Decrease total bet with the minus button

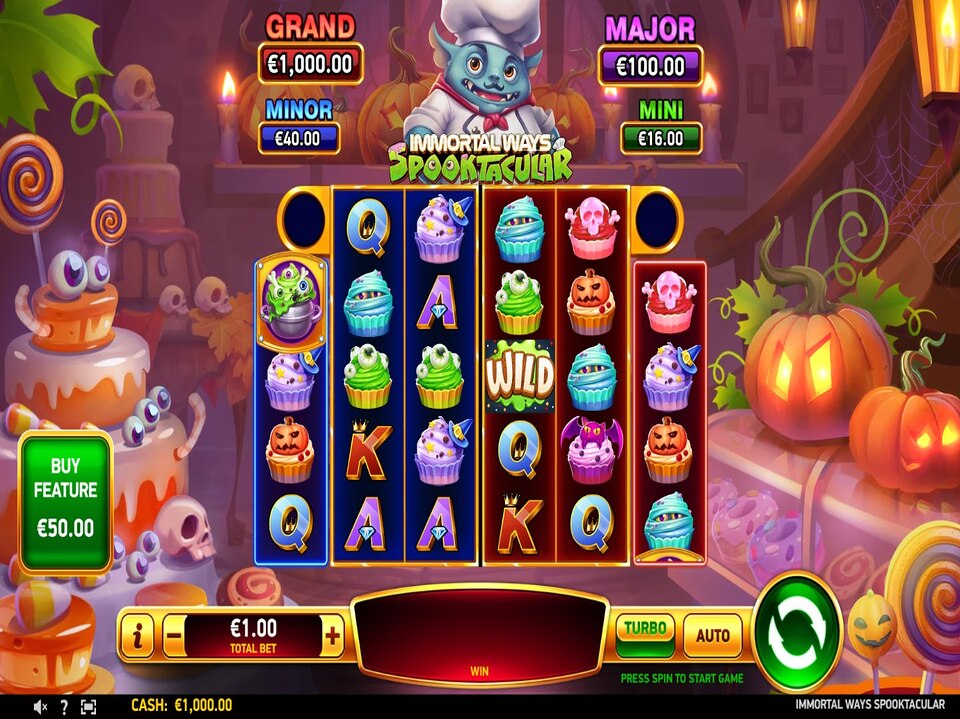click(x=173, y=635)
